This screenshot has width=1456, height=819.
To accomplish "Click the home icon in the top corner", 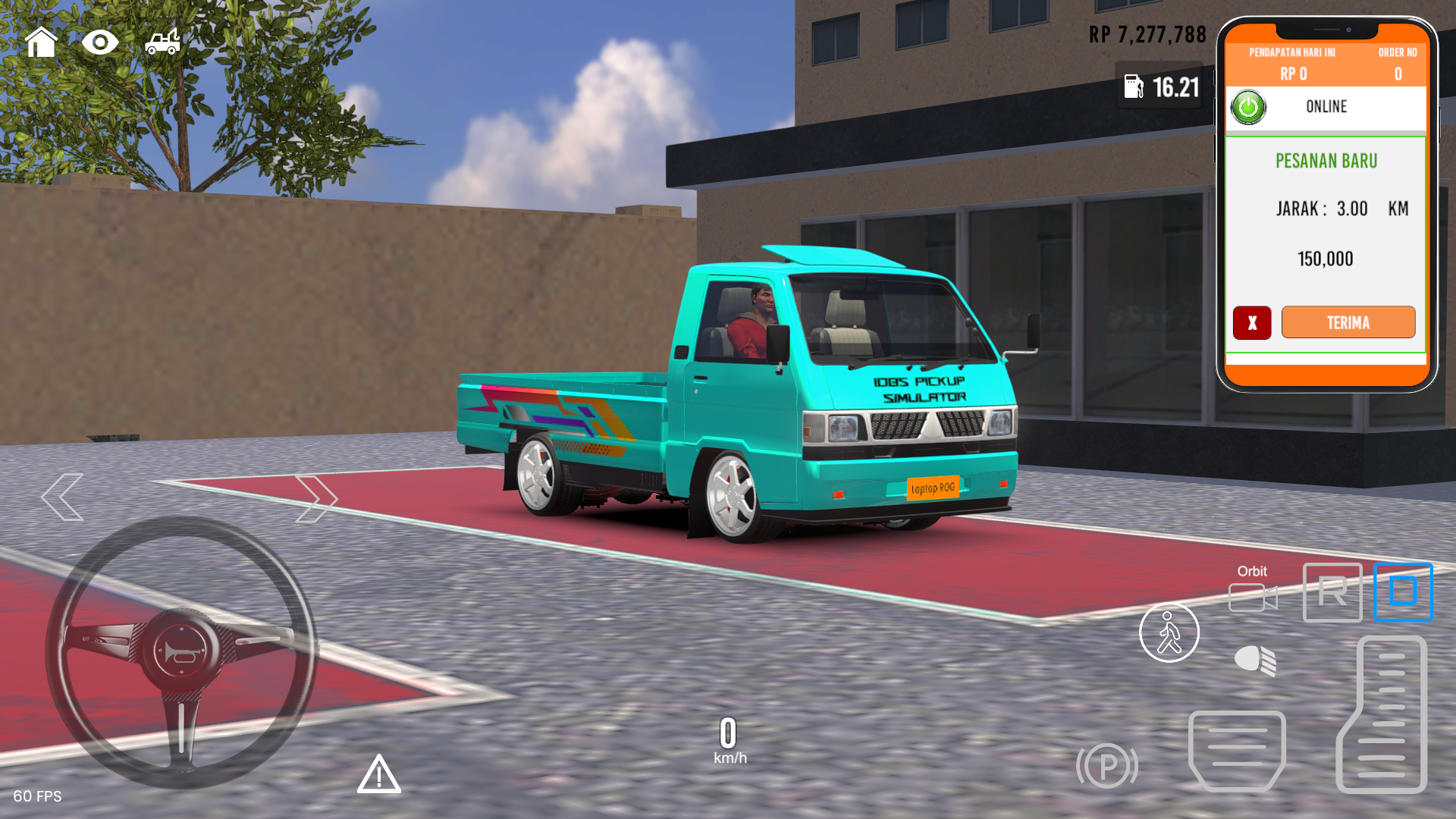I will coord(42,42).
